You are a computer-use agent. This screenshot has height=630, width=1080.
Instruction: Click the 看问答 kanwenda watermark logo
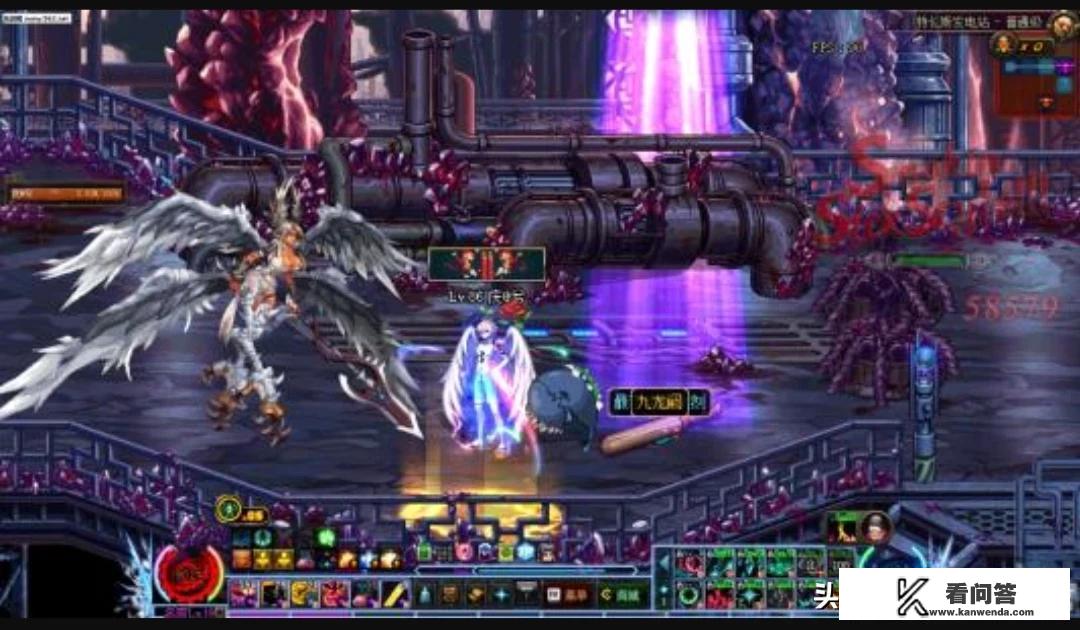point(954,595)
